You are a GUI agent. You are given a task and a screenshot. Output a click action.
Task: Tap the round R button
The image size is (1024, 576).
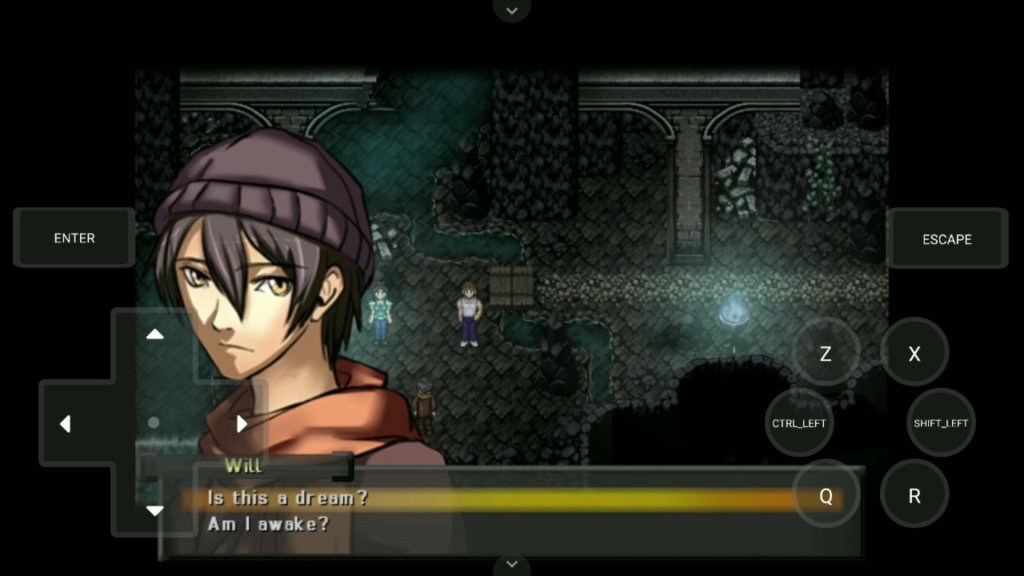pos(914,495)
